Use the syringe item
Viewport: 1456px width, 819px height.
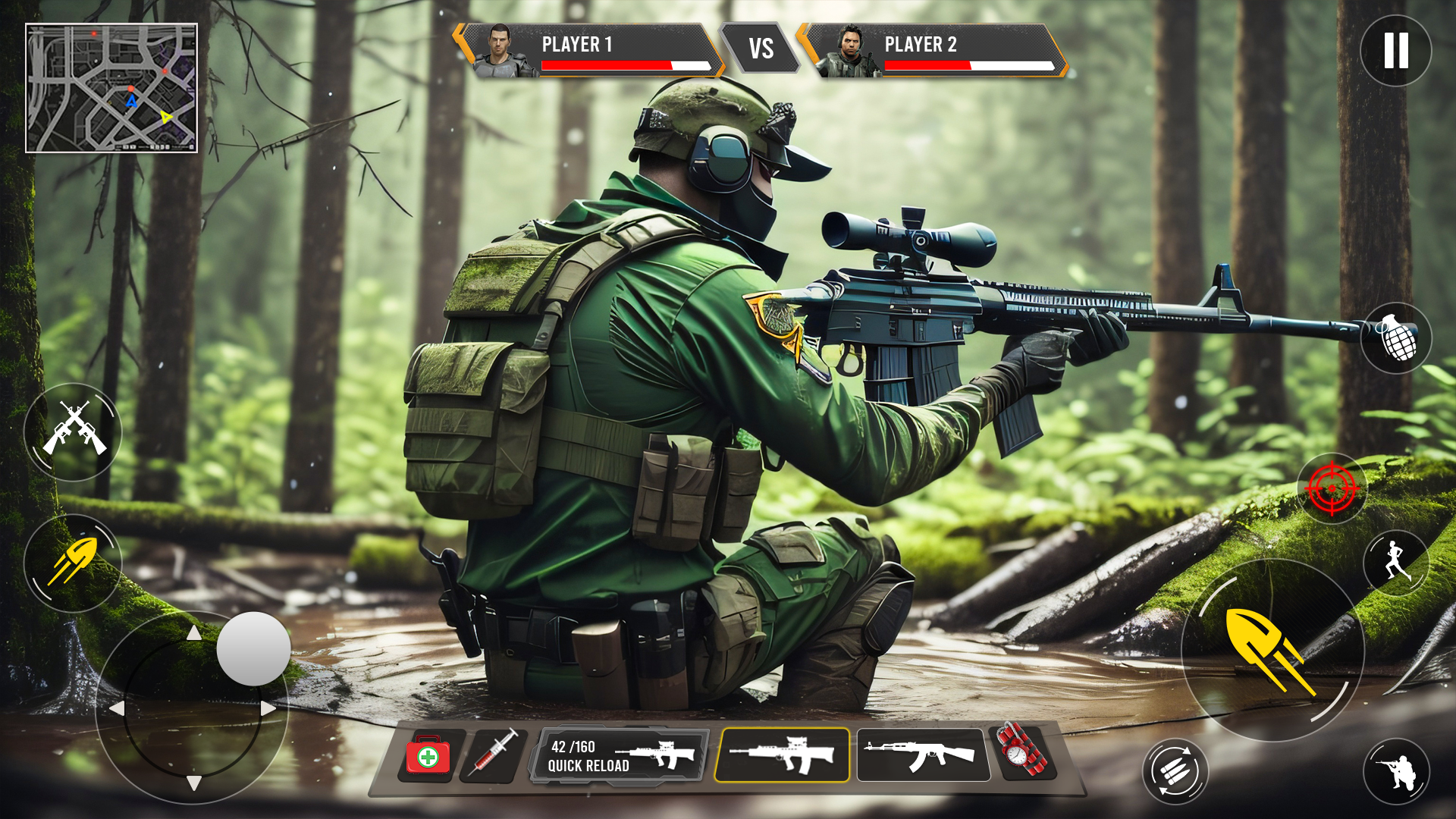point(494,753)
